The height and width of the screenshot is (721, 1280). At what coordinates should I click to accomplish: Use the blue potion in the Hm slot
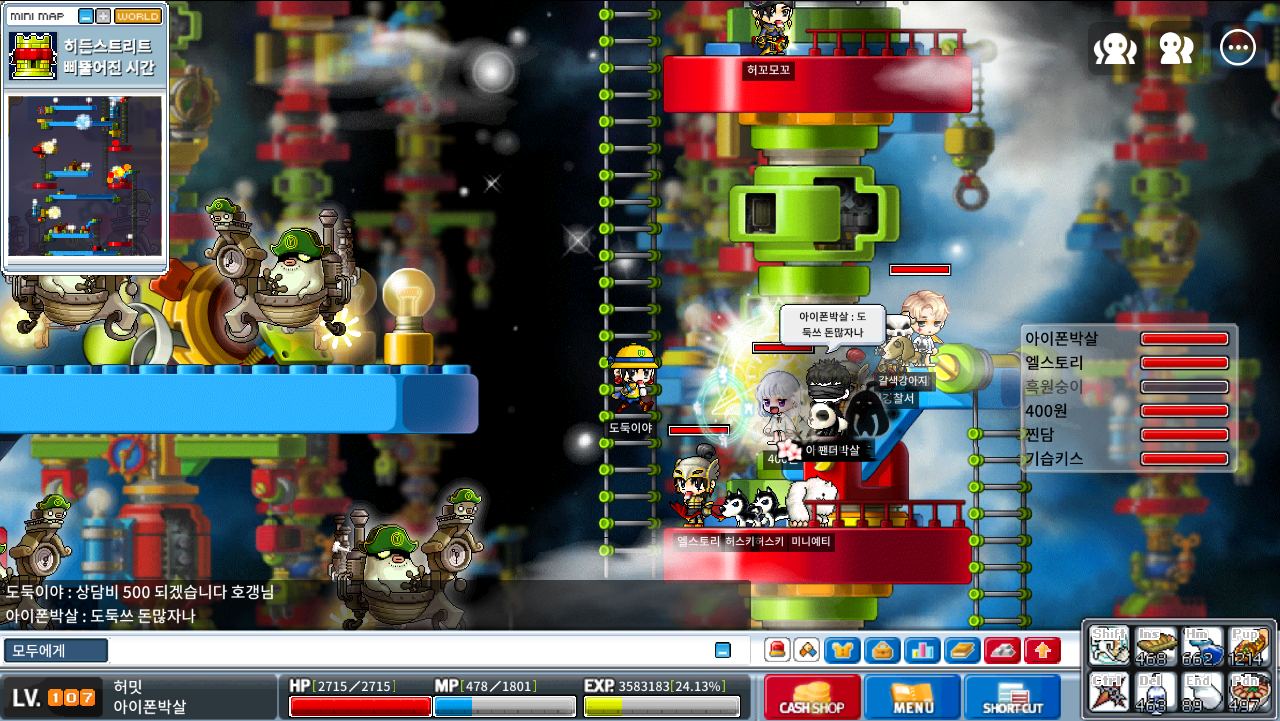[1202, 646]
